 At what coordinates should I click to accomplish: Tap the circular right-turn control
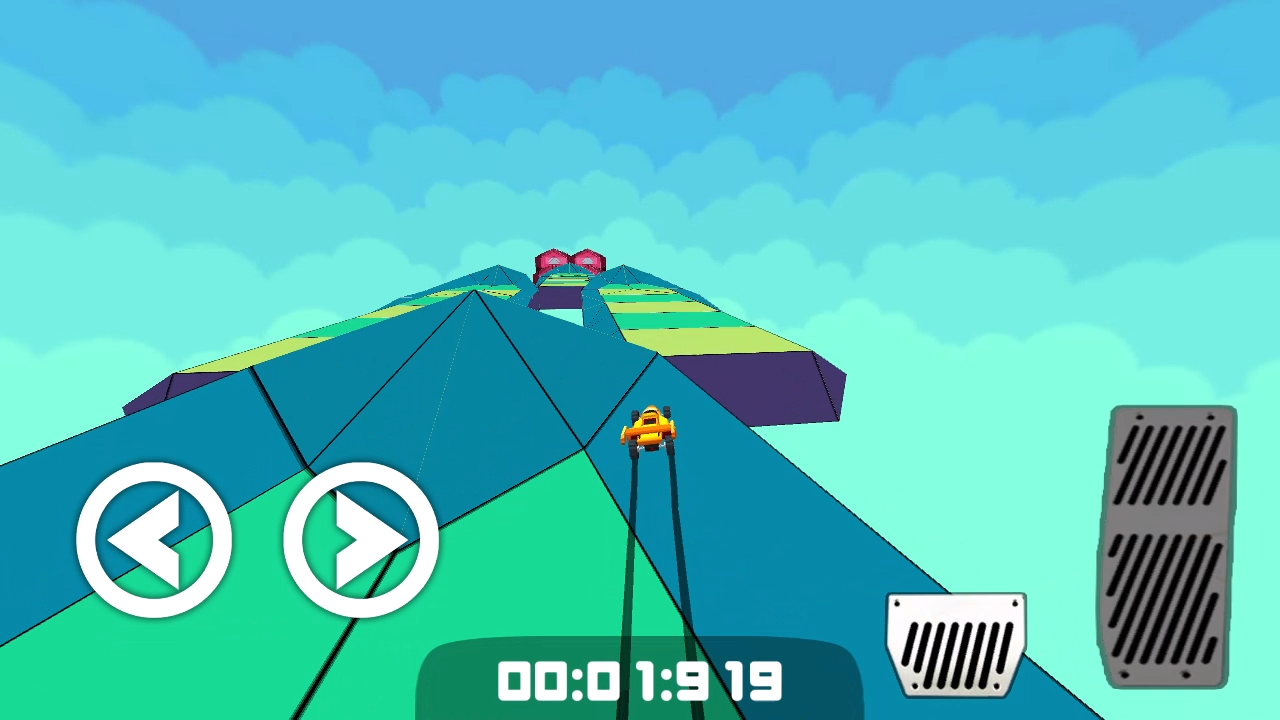coord(360,540)
